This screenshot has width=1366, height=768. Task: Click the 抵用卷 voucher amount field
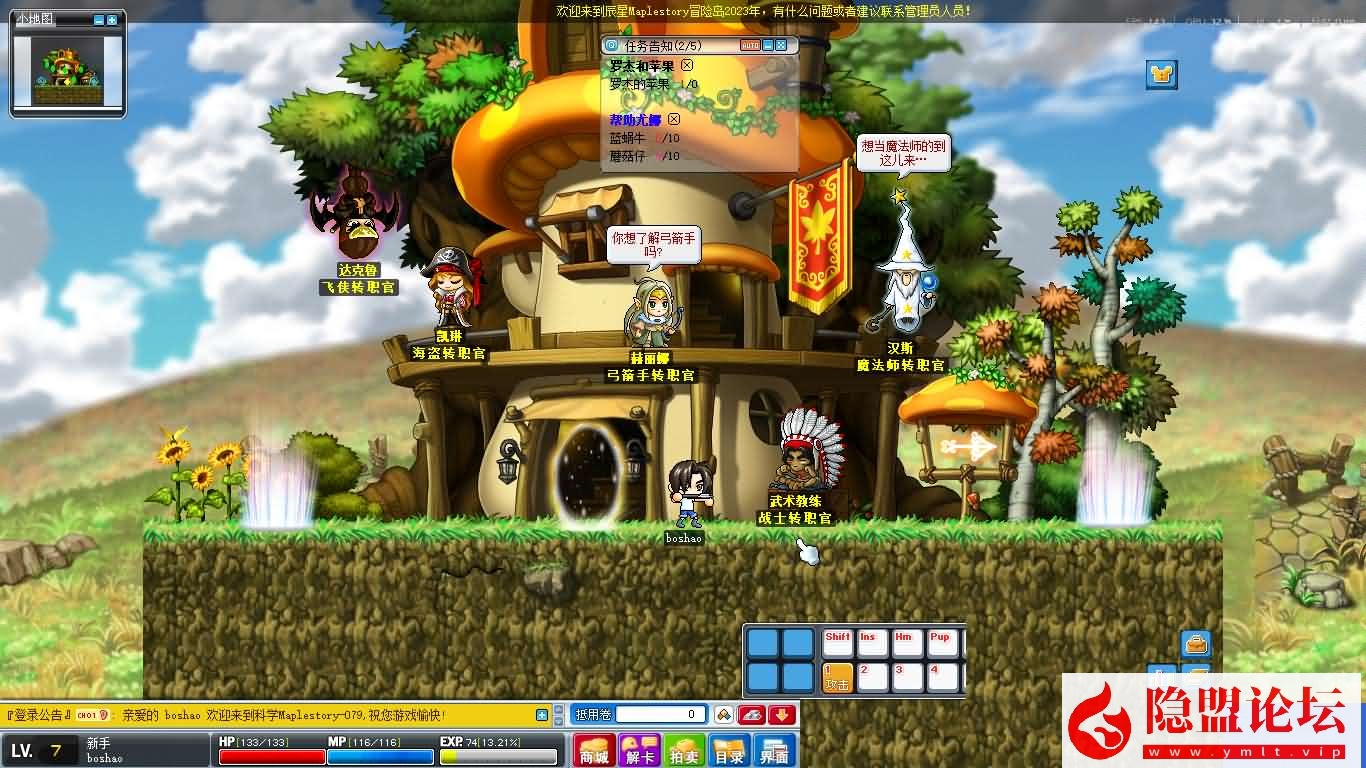coord(660,714)
